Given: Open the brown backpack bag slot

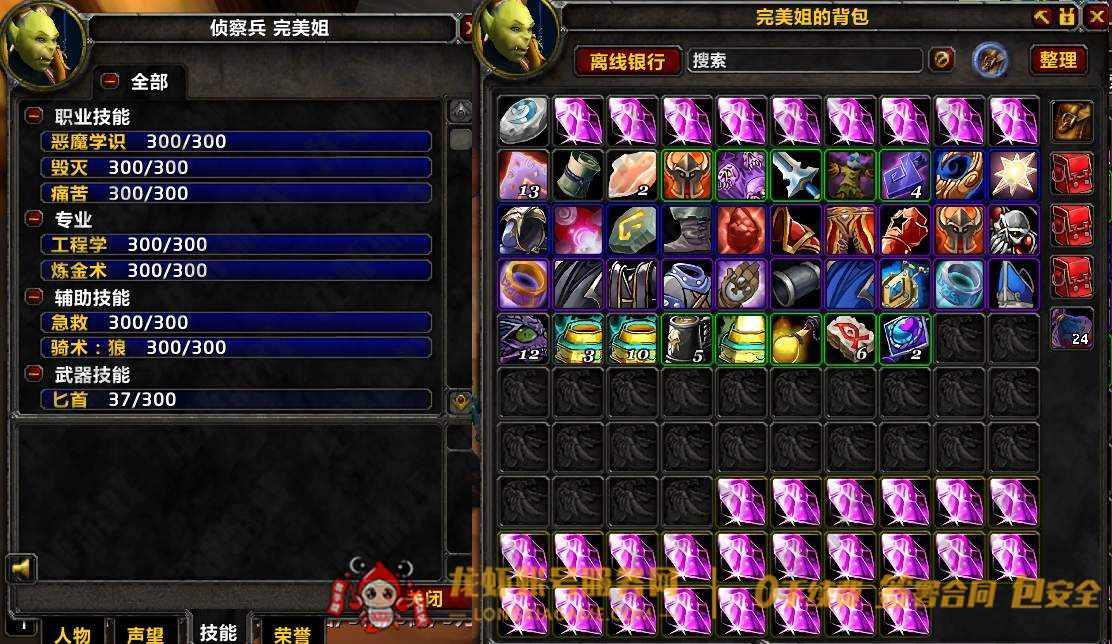Looking at the screenshot, I should (x=1071, y=121).
